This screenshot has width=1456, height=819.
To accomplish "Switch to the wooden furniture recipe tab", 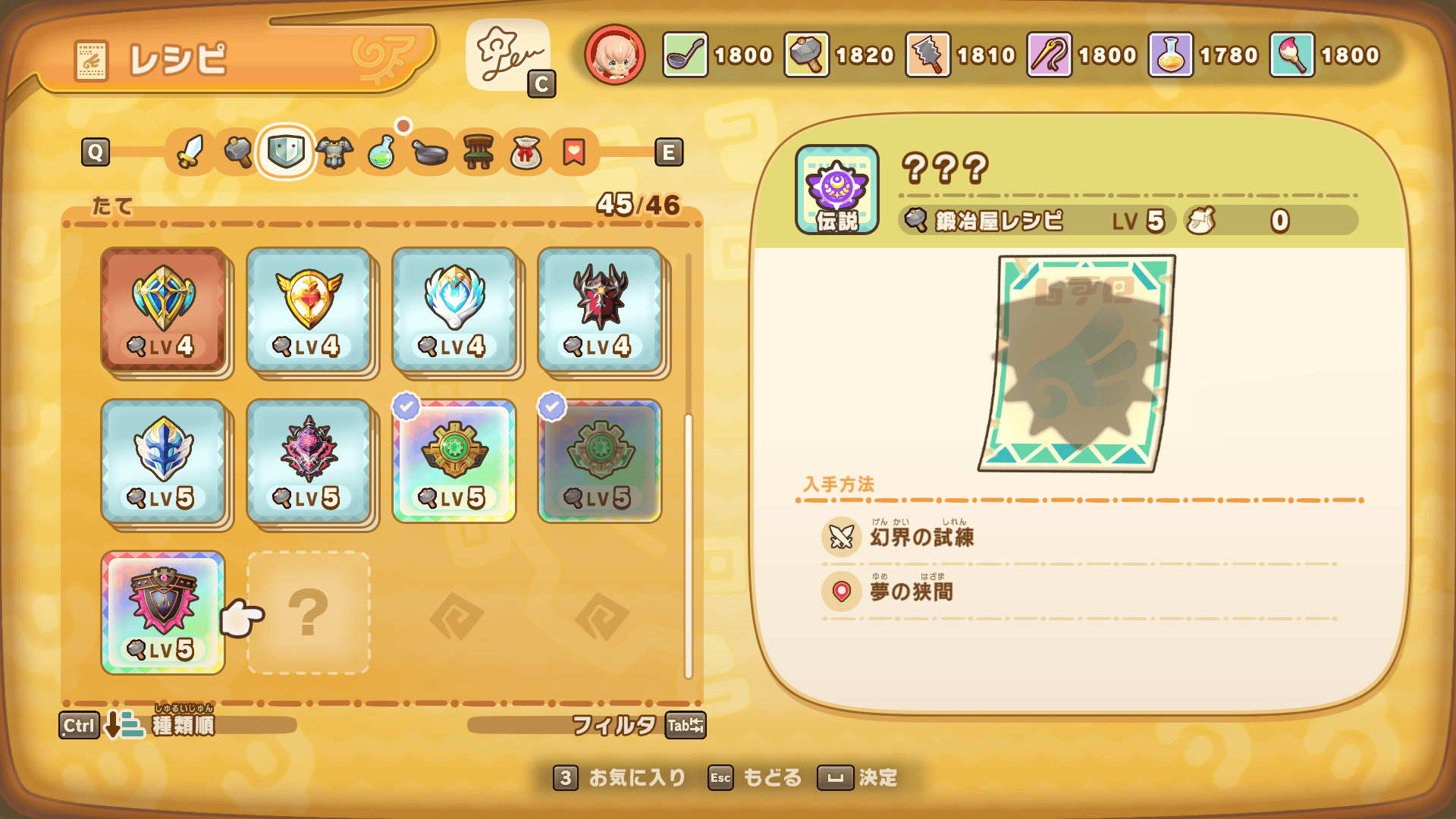I will pyautogui.click(x=479, y=152).
